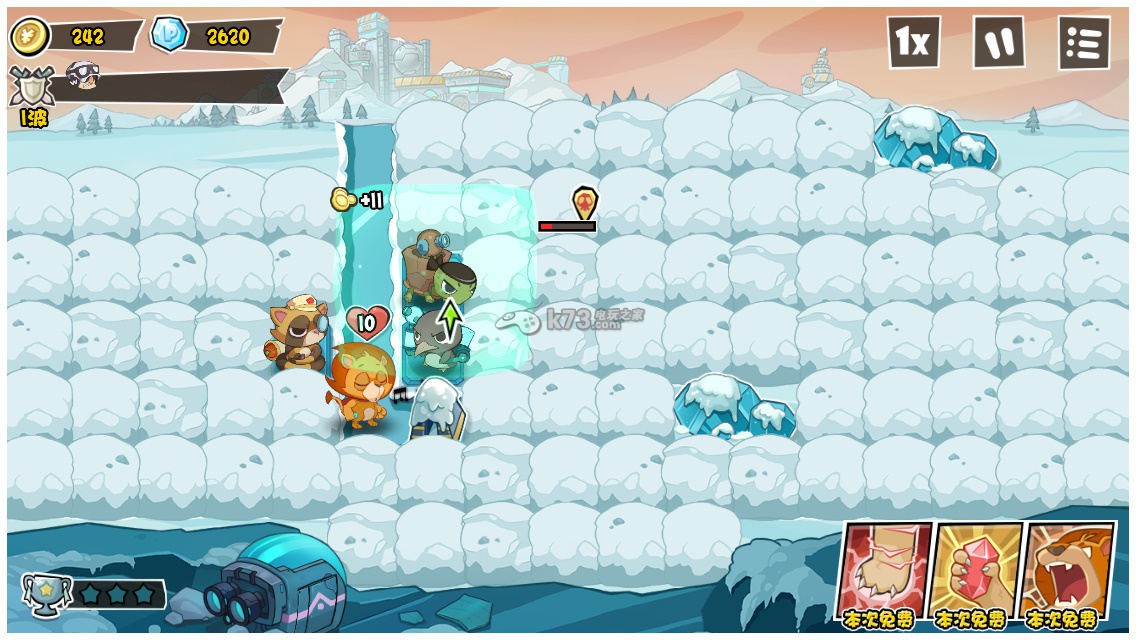1136x640 pixels.
Task: Pause the game
Action: tap(999, 43)
